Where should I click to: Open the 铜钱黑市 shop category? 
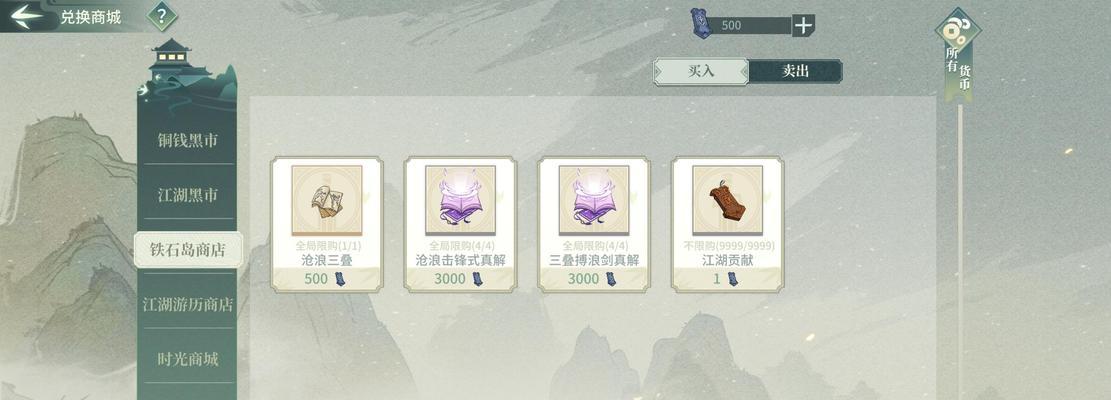tap(187, 141)
